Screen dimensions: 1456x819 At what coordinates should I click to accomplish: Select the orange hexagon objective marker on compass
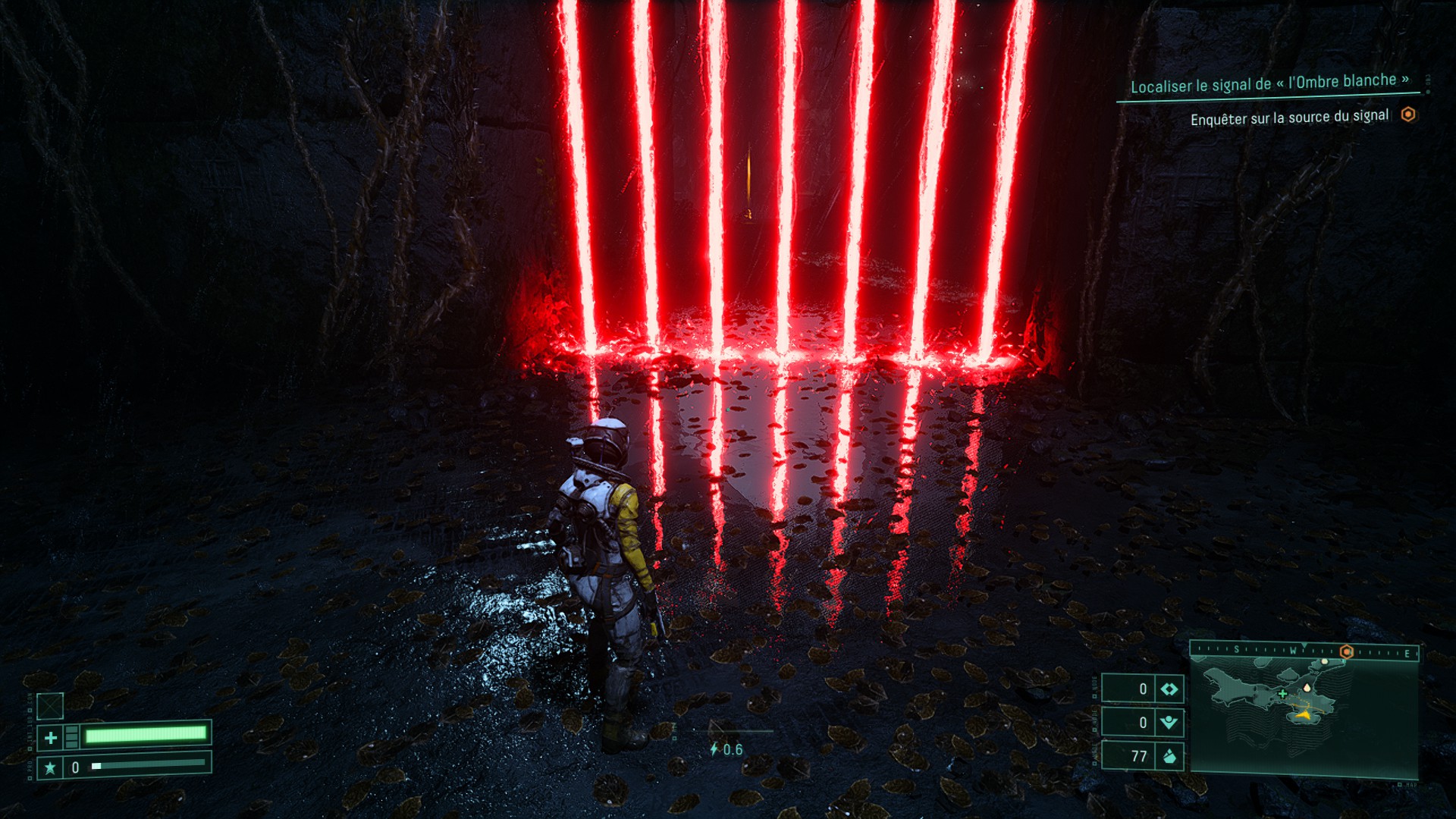1347,651
